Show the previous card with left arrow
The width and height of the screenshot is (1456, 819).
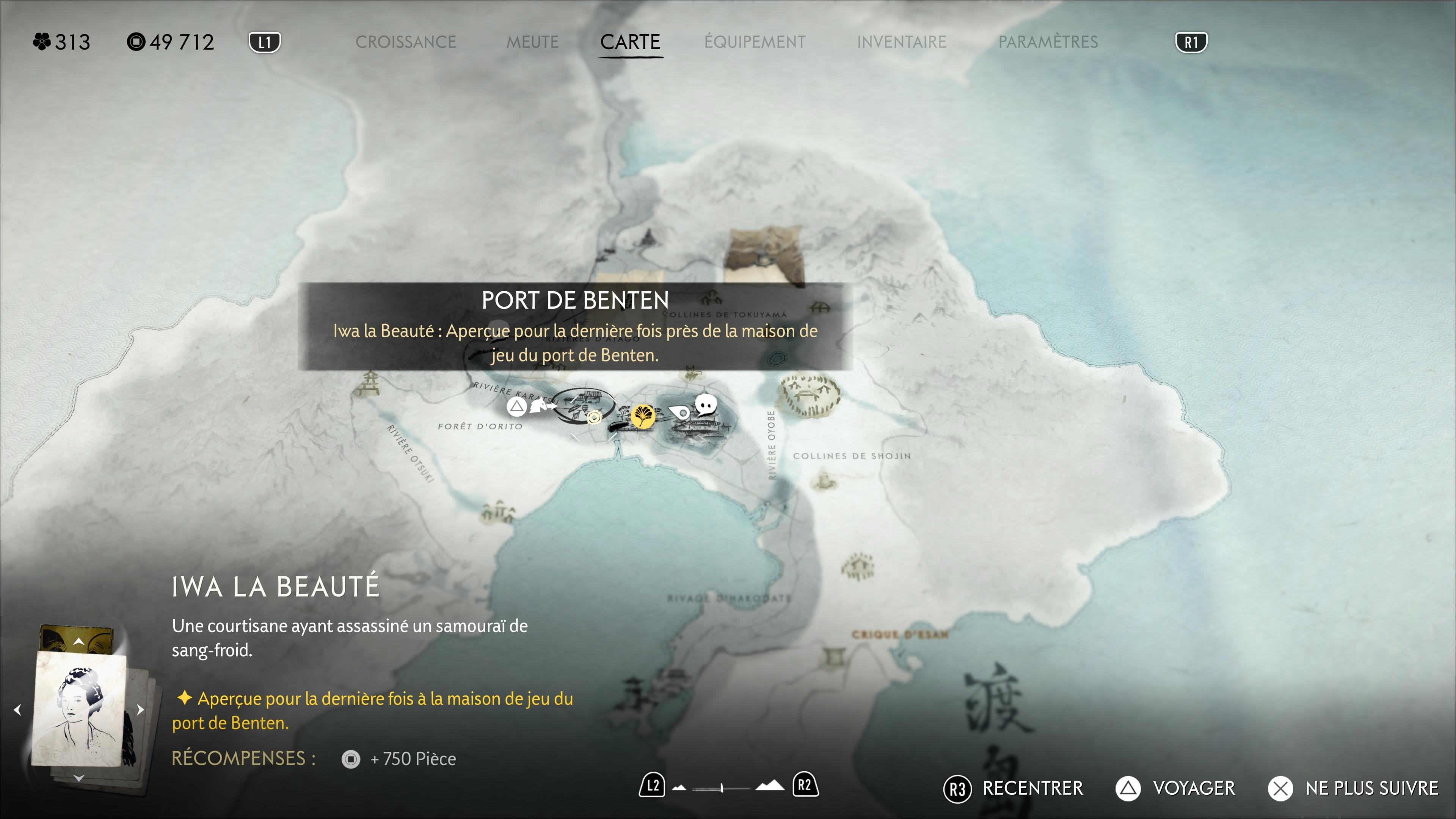[17, 709]
